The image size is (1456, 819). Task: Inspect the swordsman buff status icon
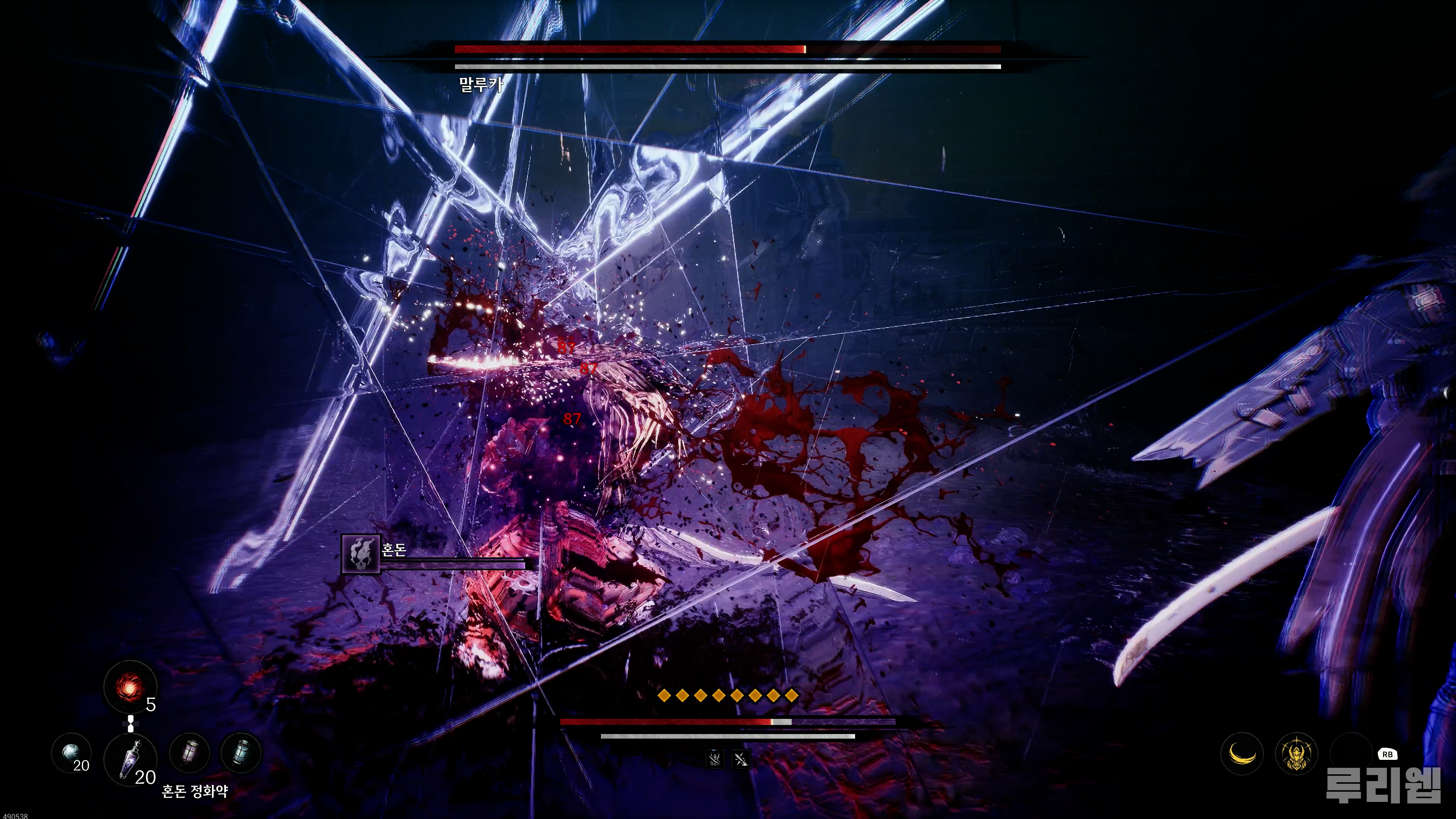[x=714, y=758]
